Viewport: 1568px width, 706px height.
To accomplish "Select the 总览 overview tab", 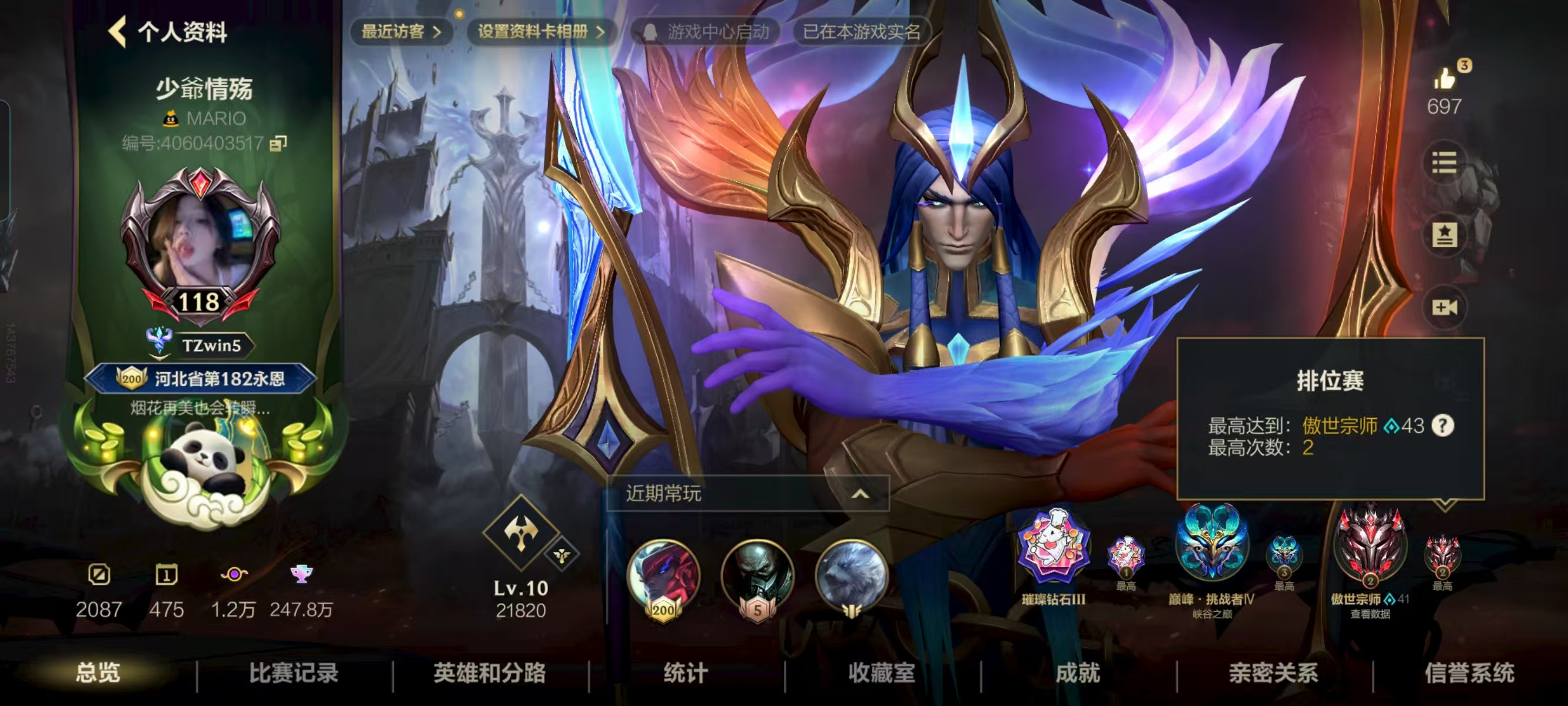I will coord(98,673).
